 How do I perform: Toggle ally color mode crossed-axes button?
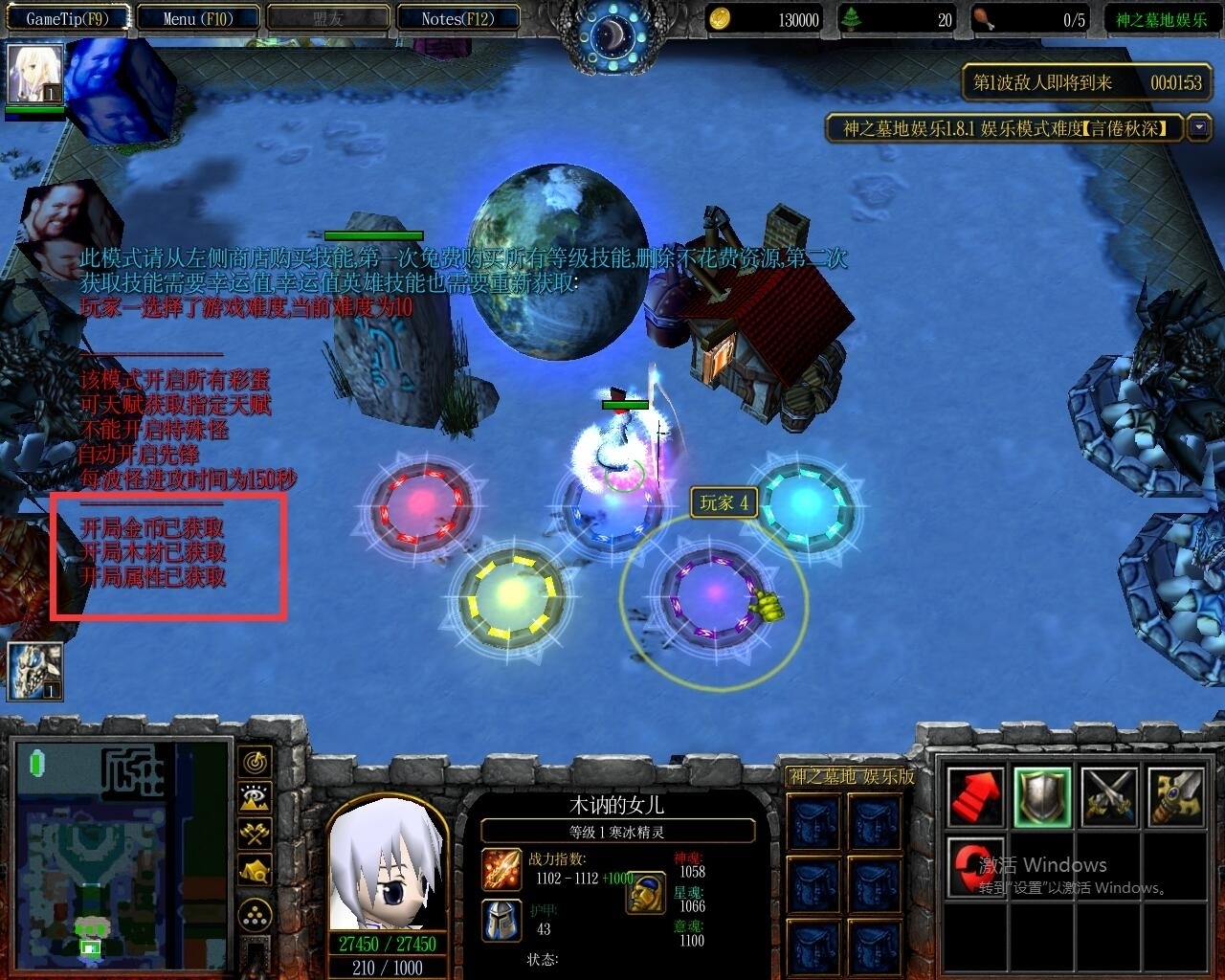point(255,834)
